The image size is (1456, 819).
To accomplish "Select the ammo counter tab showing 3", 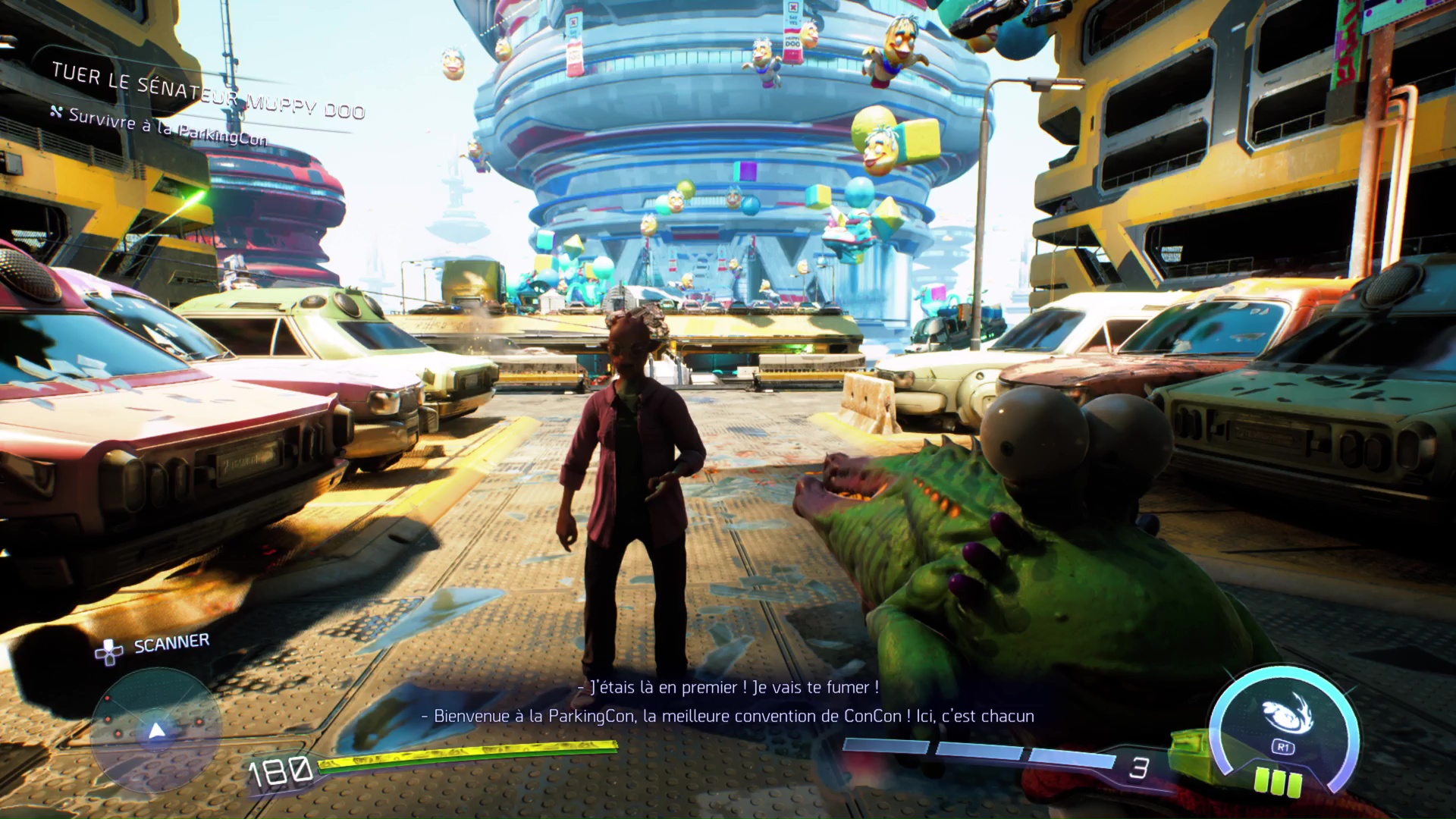I will click(x=1137, y=767).
